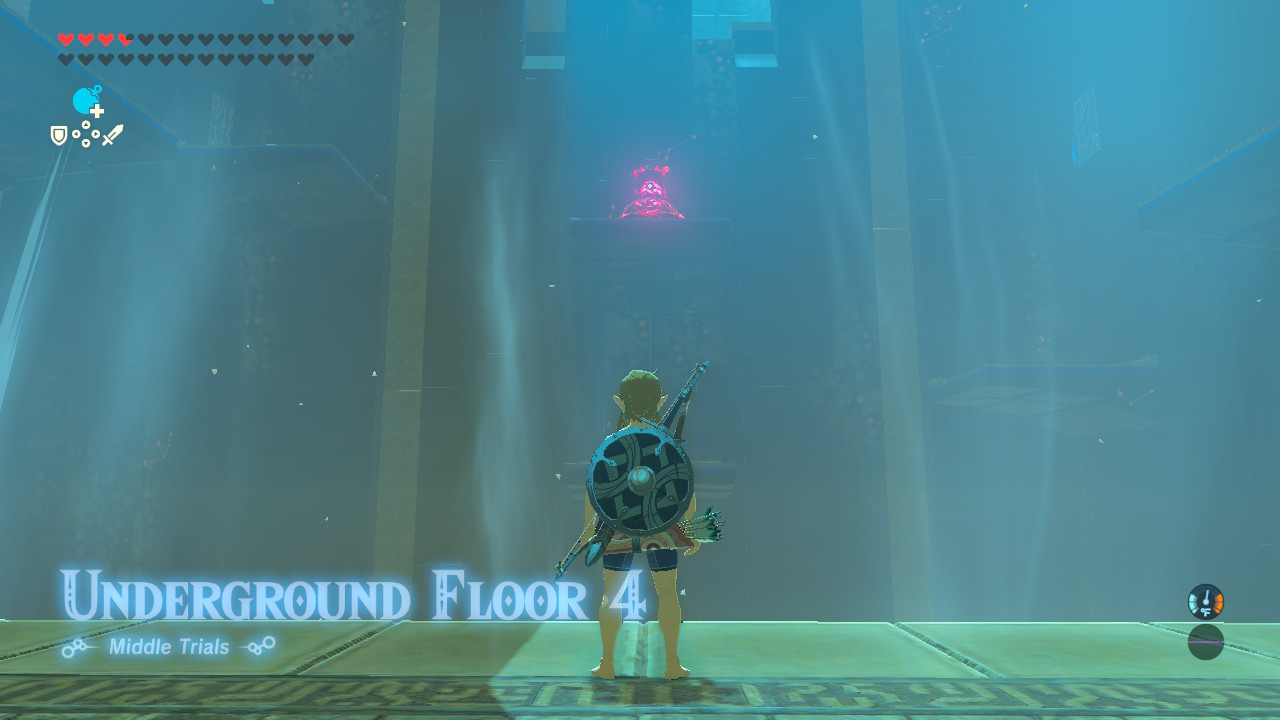
Task: Click the shield icon in the HUD
Action: (58, 134)
